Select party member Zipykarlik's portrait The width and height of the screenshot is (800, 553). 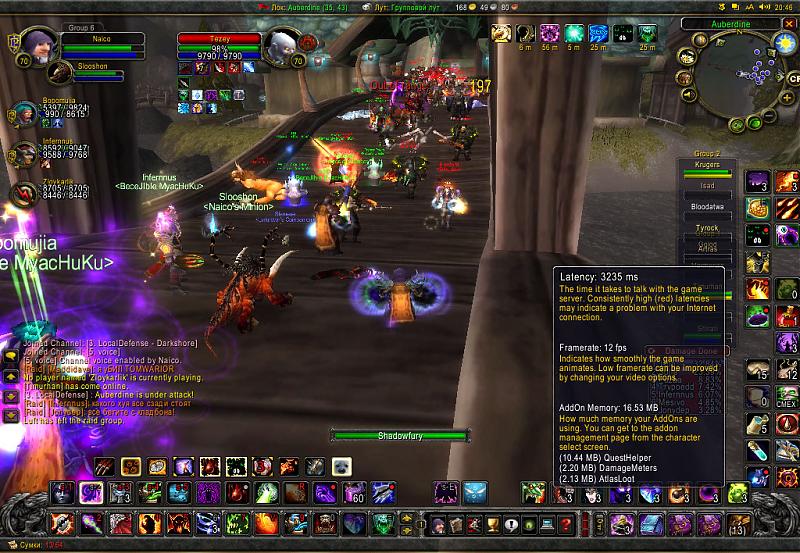tap(24, 193)
